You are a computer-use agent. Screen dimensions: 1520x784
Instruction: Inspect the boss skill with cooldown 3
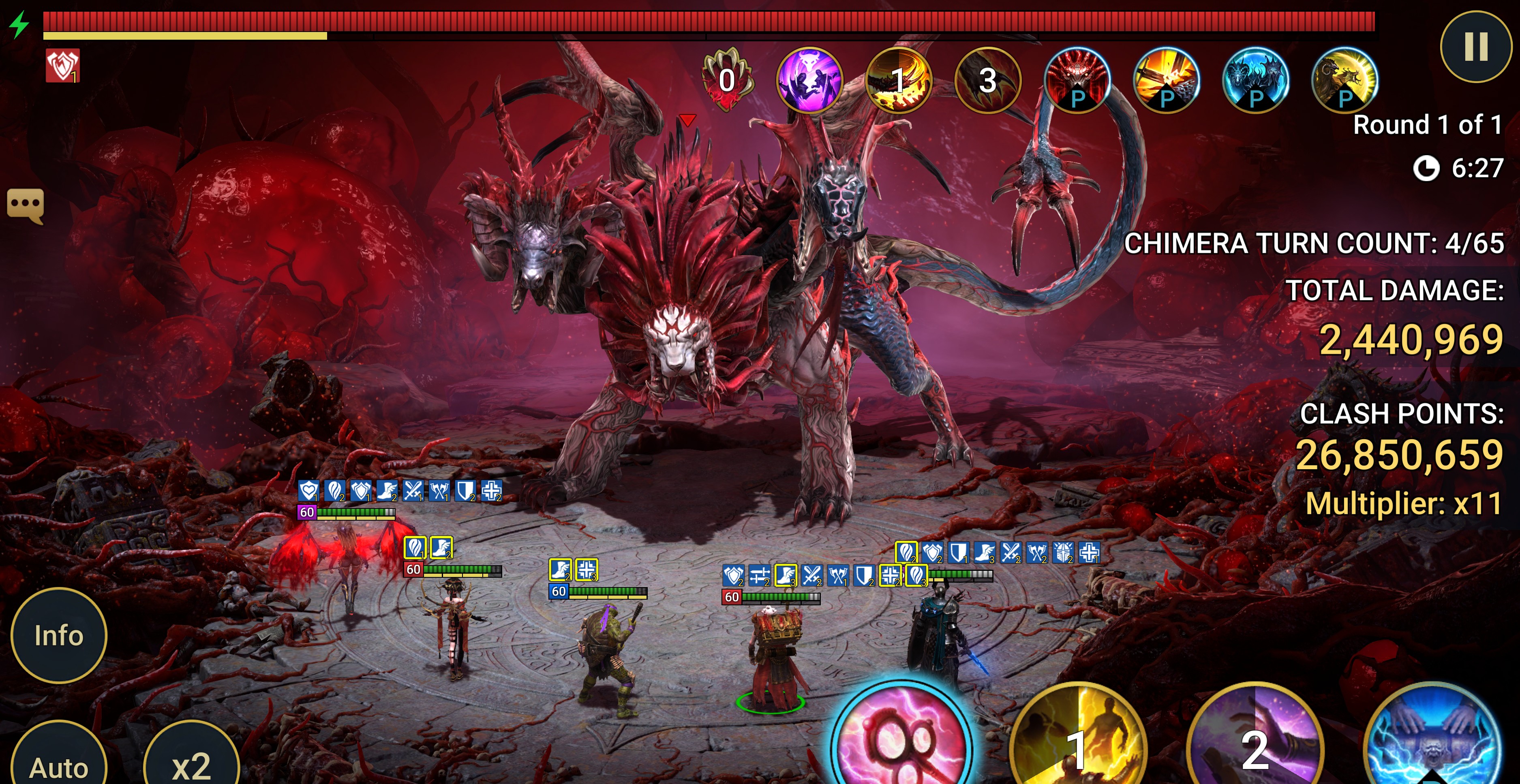(987, 80)
